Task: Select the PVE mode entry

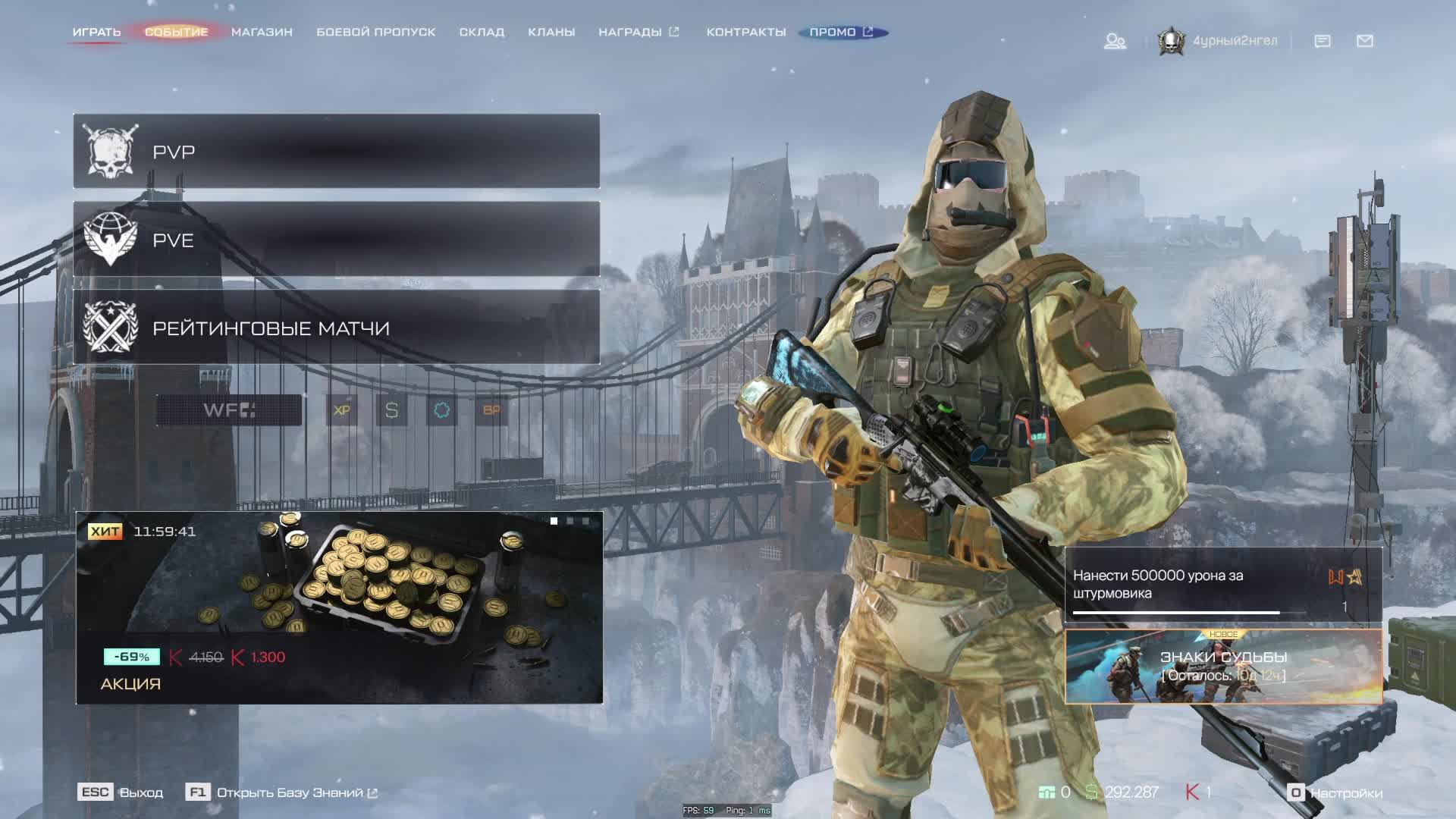Action: click(x=336, y=240)
